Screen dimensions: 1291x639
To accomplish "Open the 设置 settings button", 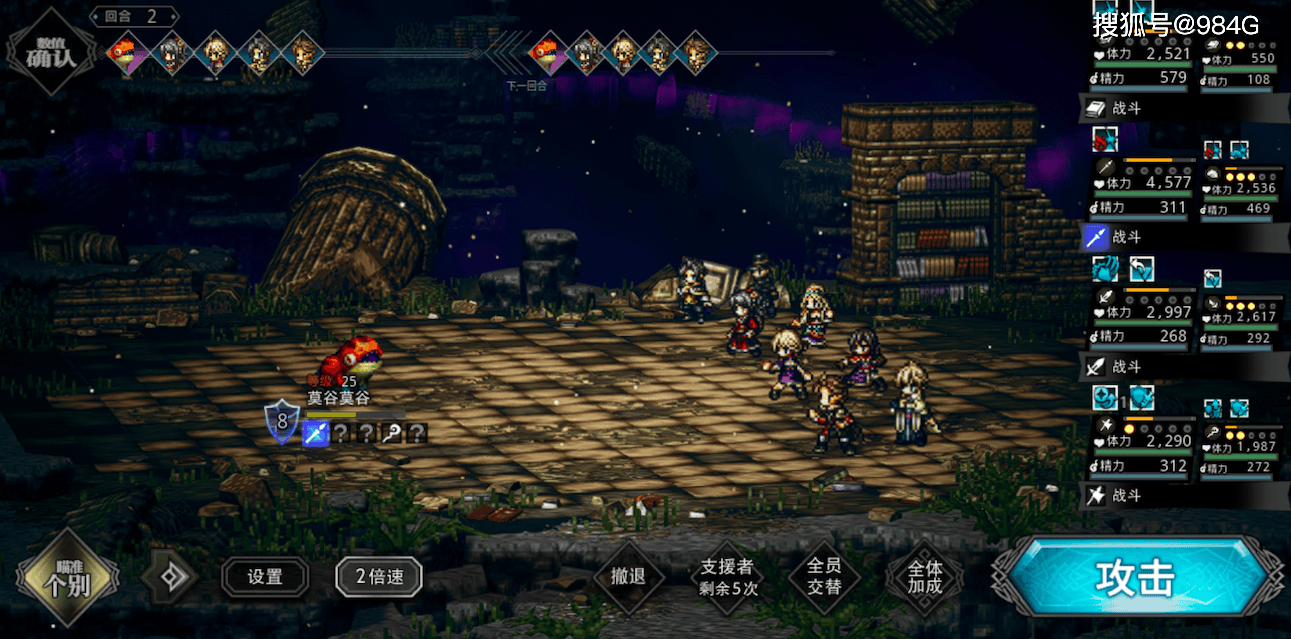I will point(265,576).
